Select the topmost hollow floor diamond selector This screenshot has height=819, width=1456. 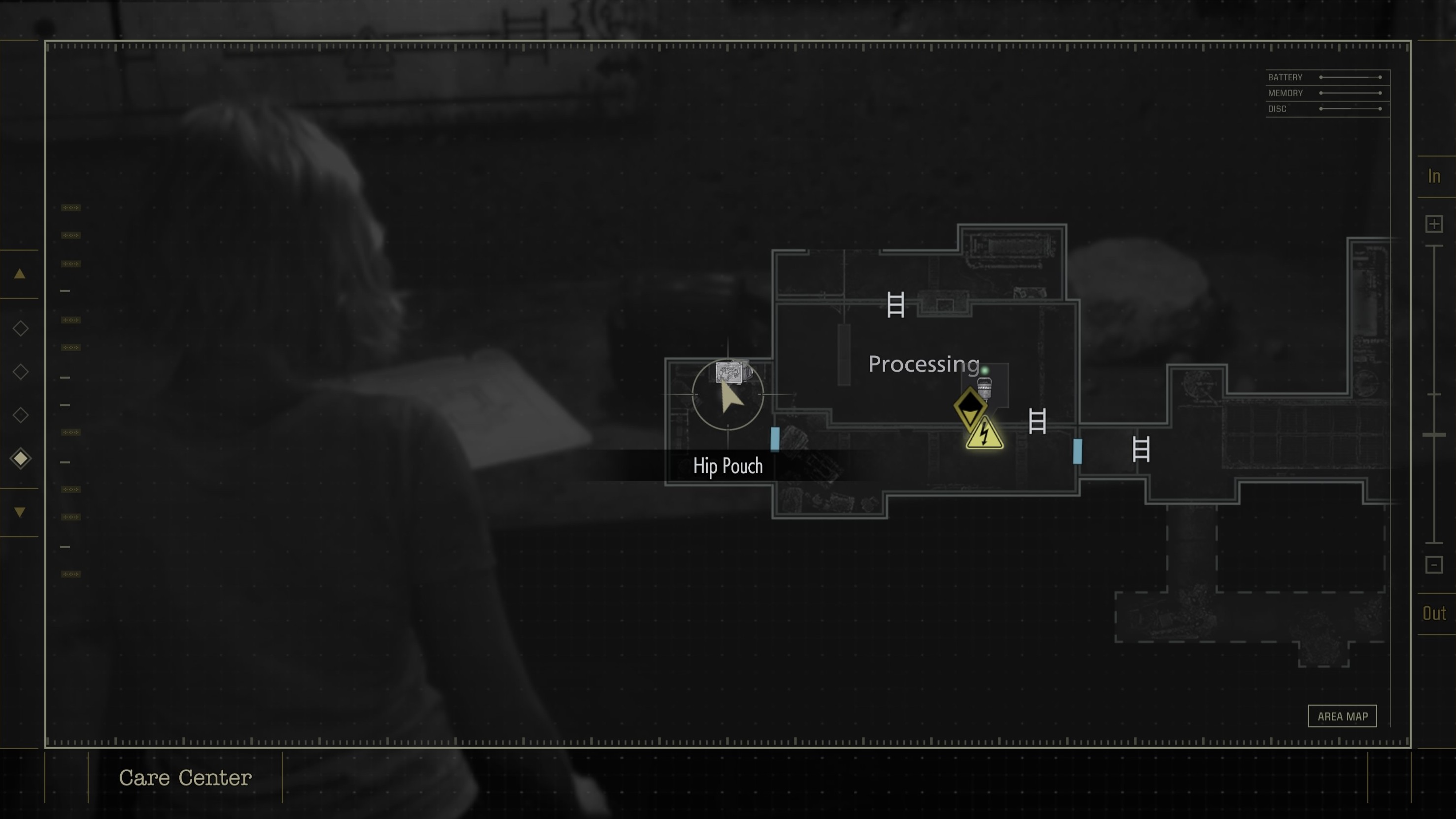point(20,328)
